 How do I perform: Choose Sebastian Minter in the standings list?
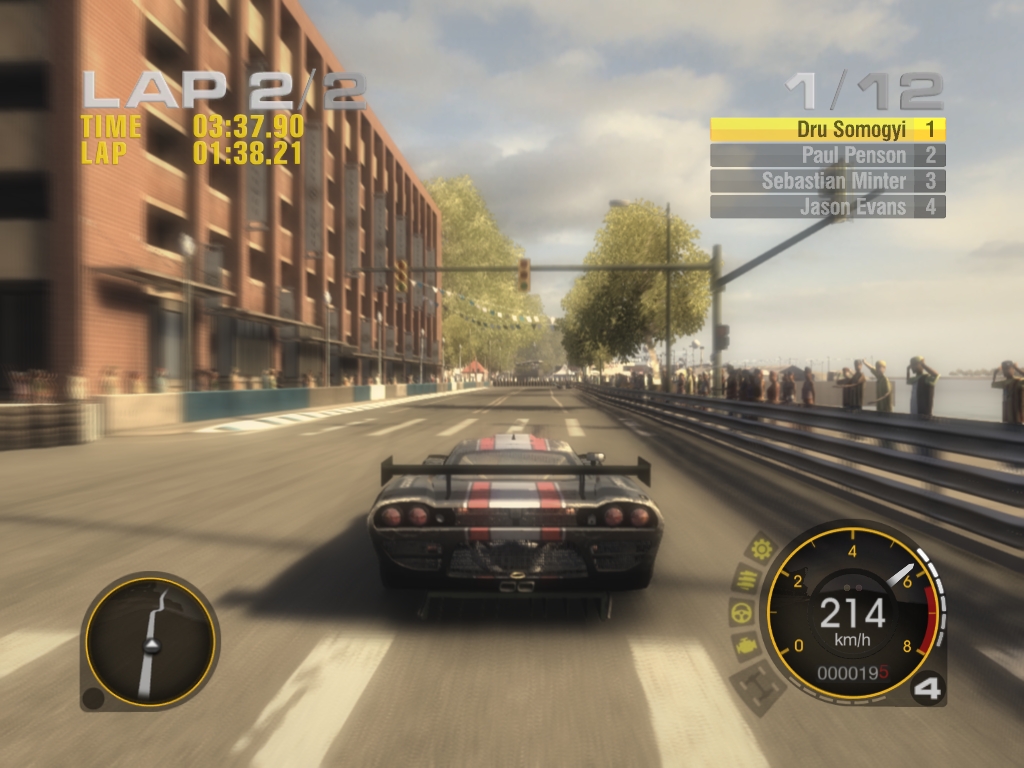(827, 181)
